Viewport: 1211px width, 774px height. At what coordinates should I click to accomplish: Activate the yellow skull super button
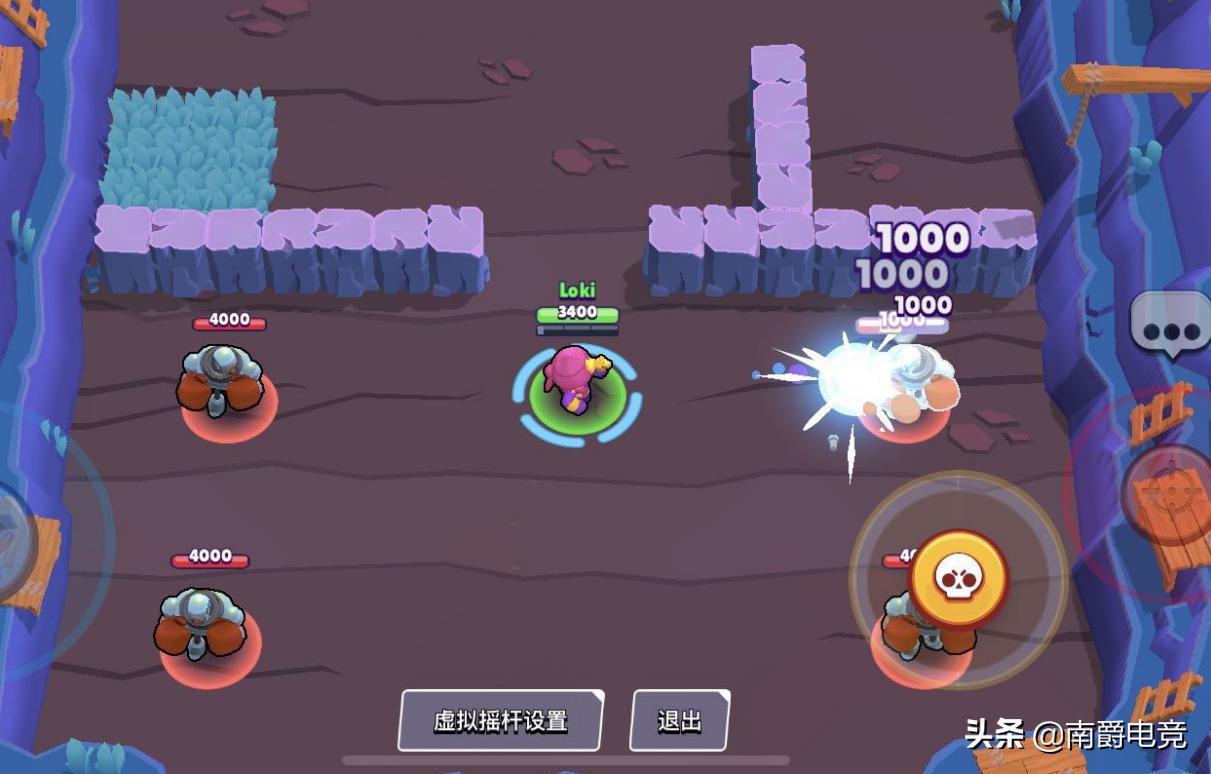(958, 579)
